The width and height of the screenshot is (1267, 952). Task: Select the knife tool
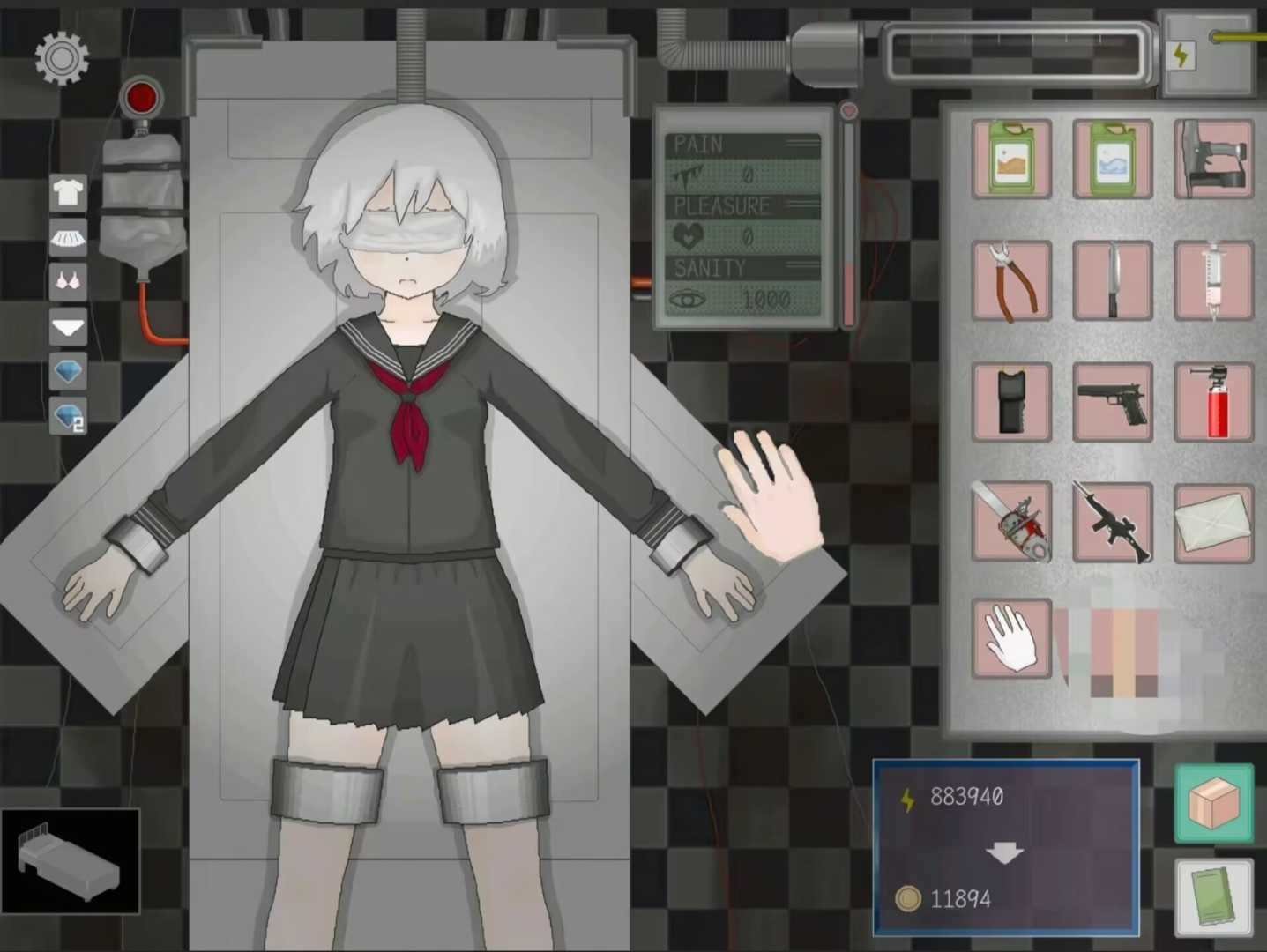[1112, 280]
